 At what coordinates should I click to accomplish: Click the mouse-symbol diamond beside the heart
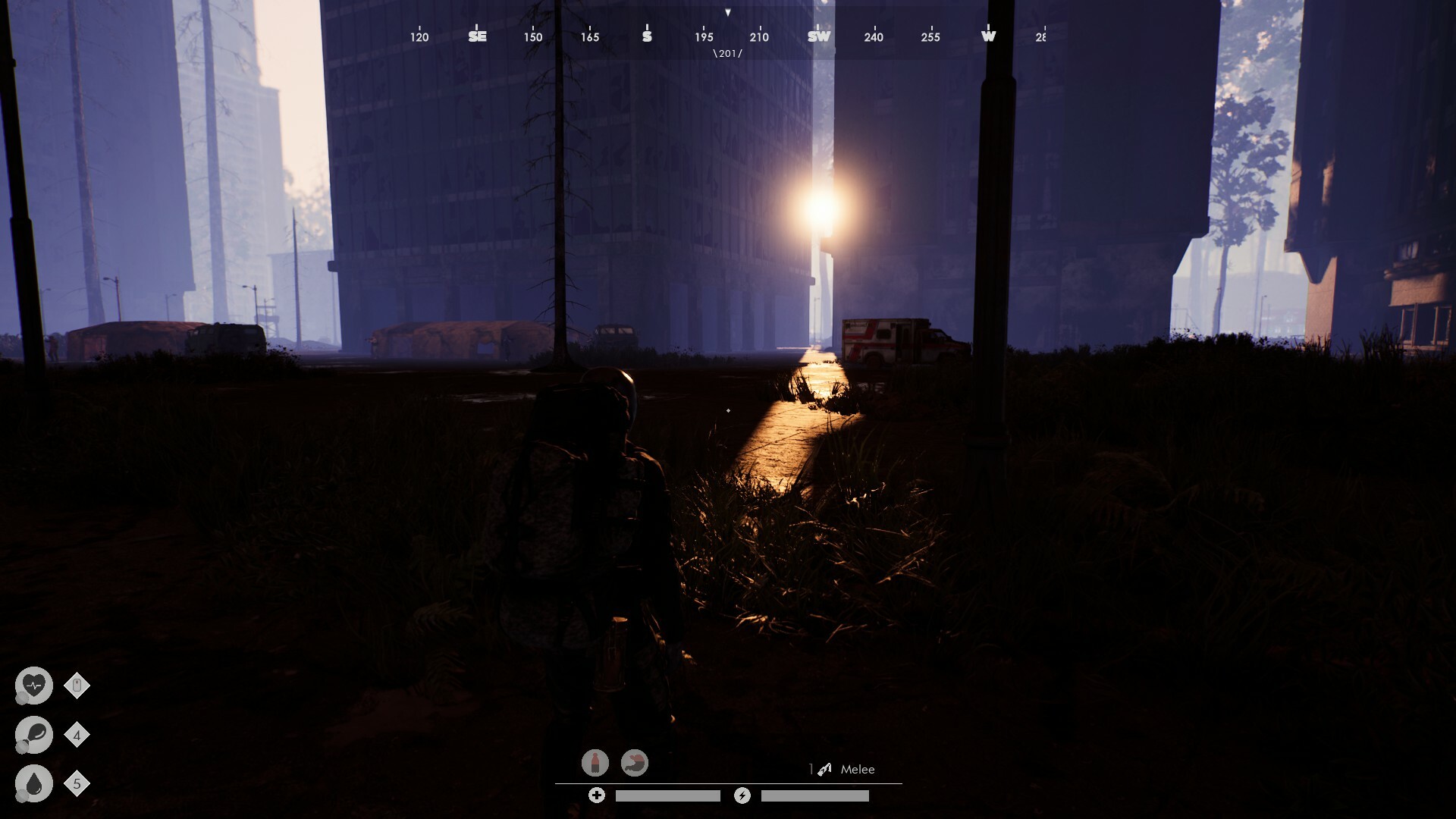pos(77,686)
